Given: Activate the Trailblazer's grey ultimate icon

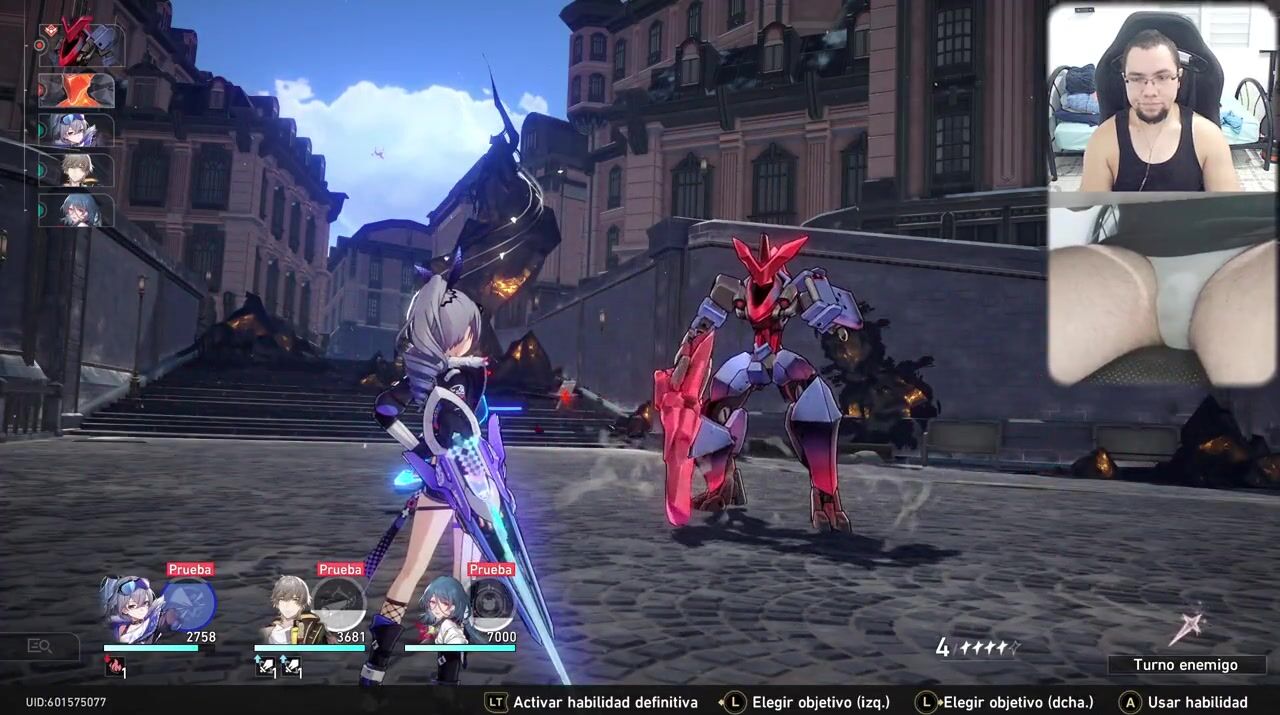Looking at the screenshot, I should (339, 604).
